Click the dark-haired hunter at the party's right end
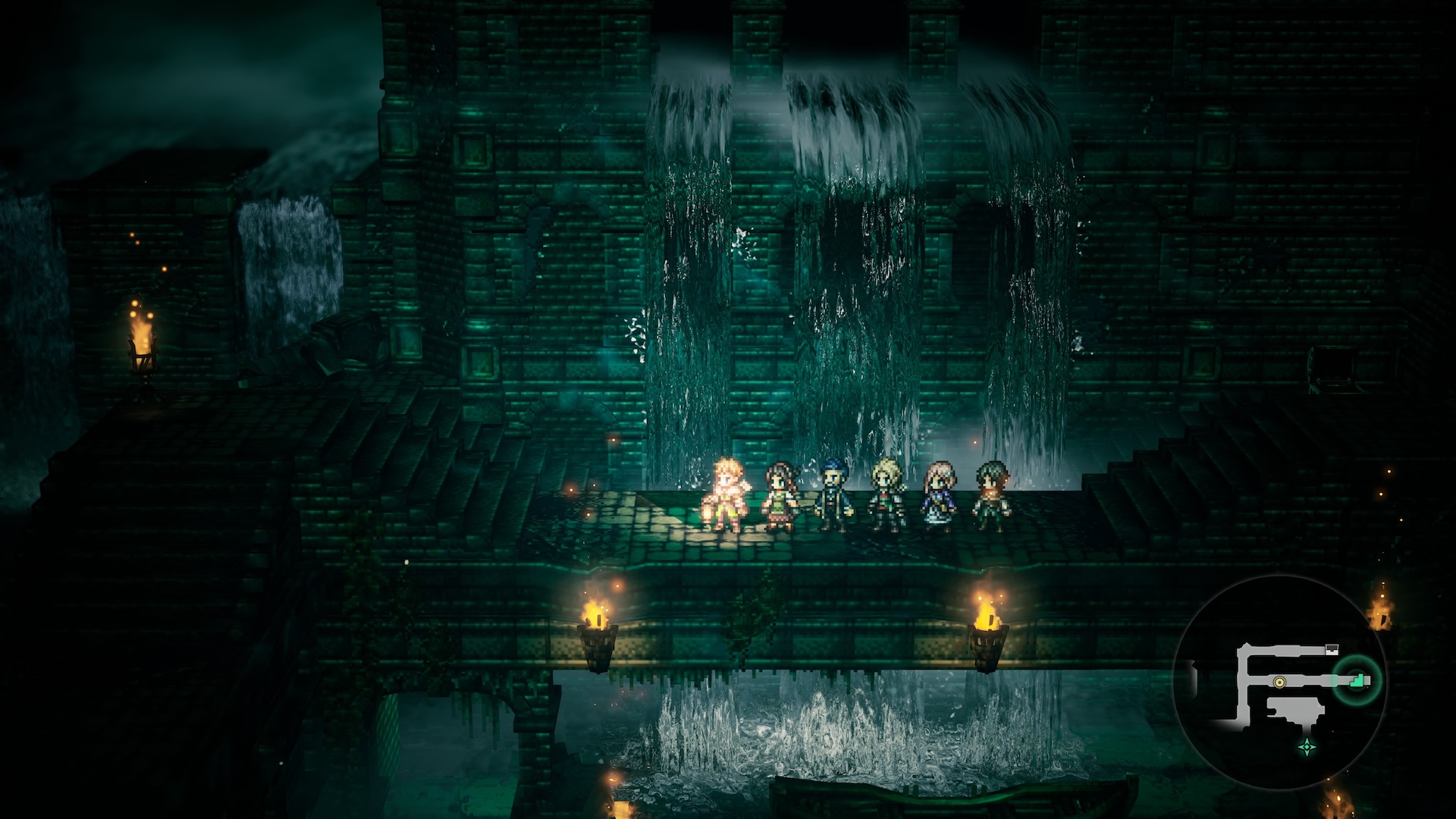The image size is (1456, 819). 991,494
